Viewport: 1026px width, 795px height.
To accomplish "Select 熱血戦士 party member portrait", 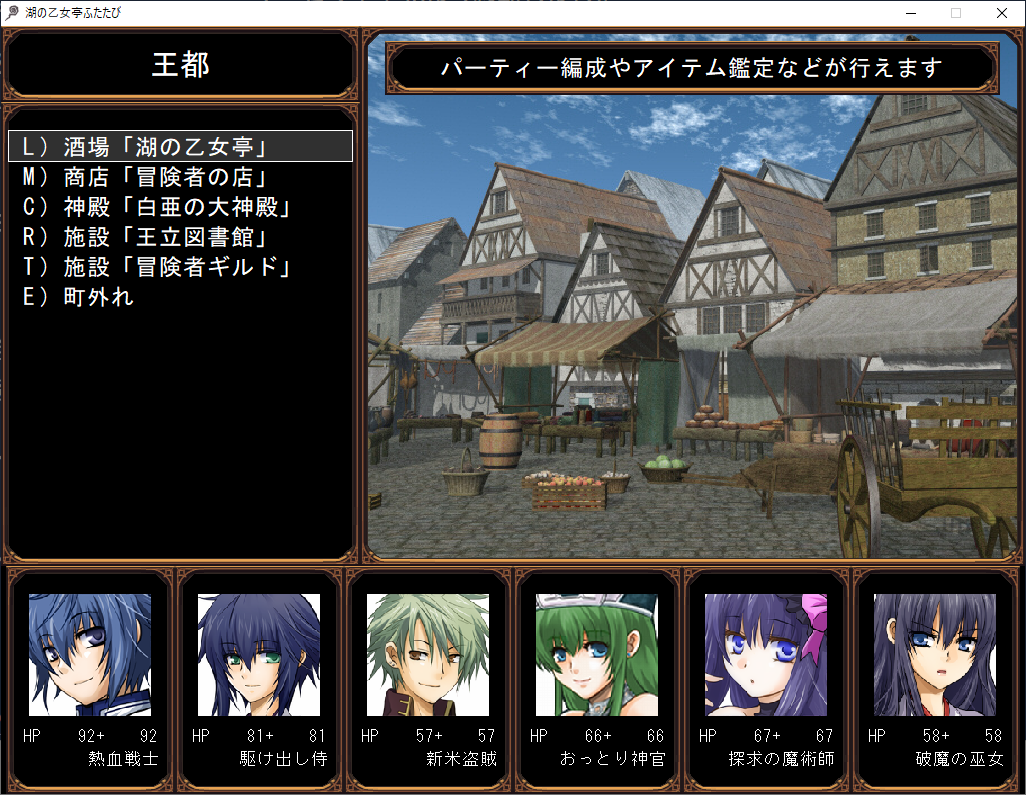I will [90, 655].
